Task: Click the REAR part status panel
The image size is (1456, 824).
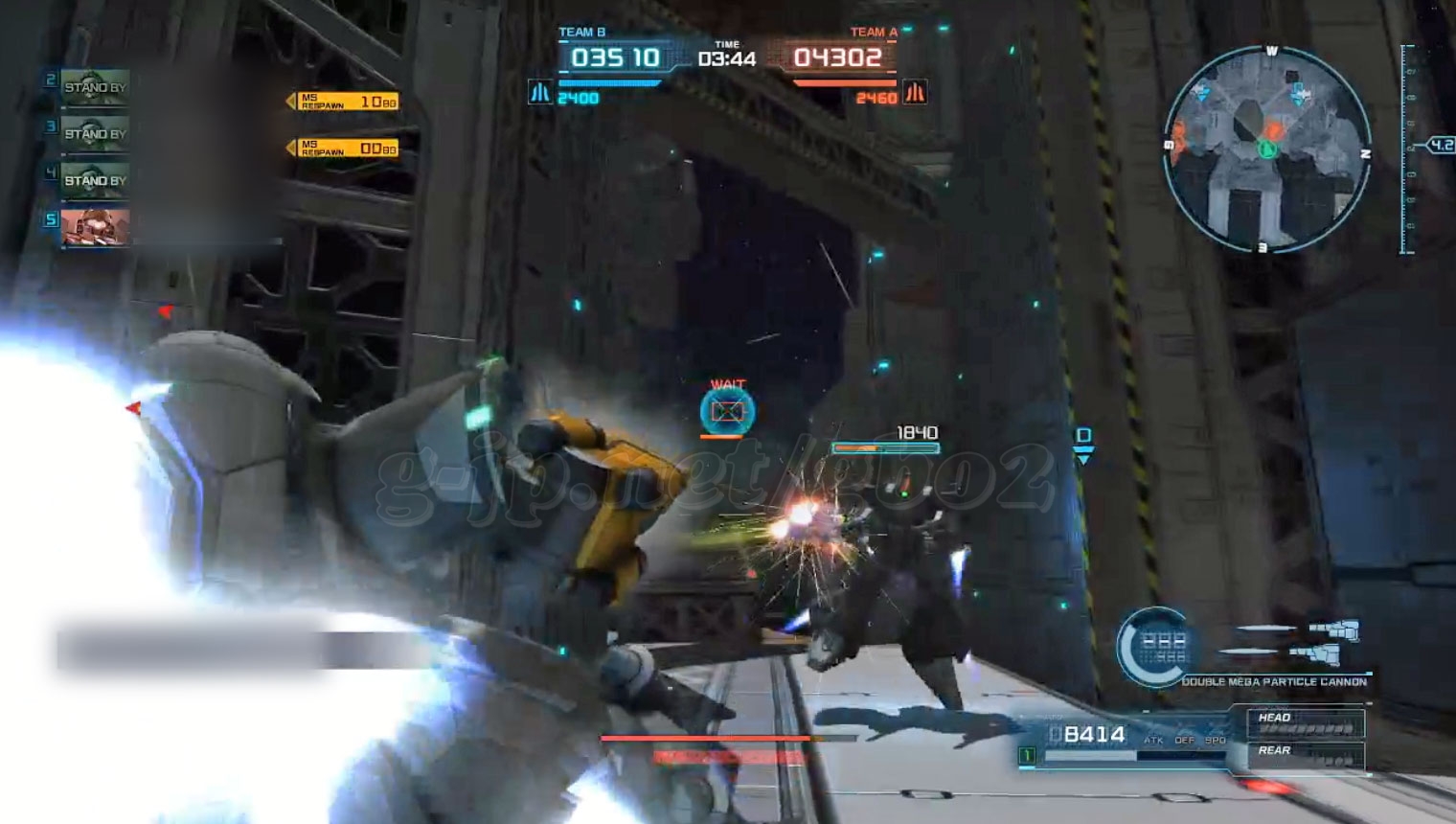Action: (x=1306, y=755)
